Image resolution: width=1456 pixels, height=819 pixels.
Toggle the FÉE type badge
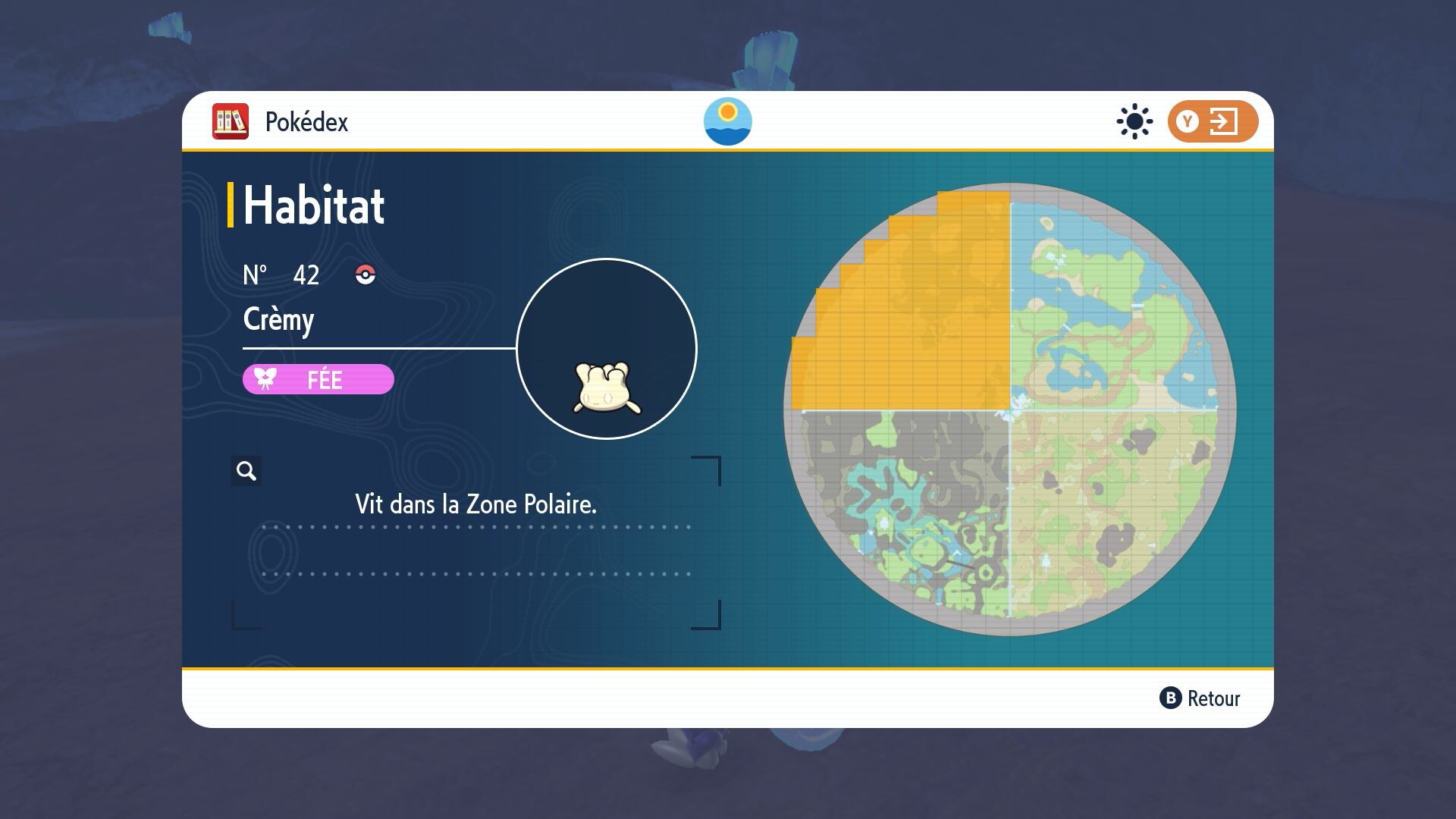[318, 379]
